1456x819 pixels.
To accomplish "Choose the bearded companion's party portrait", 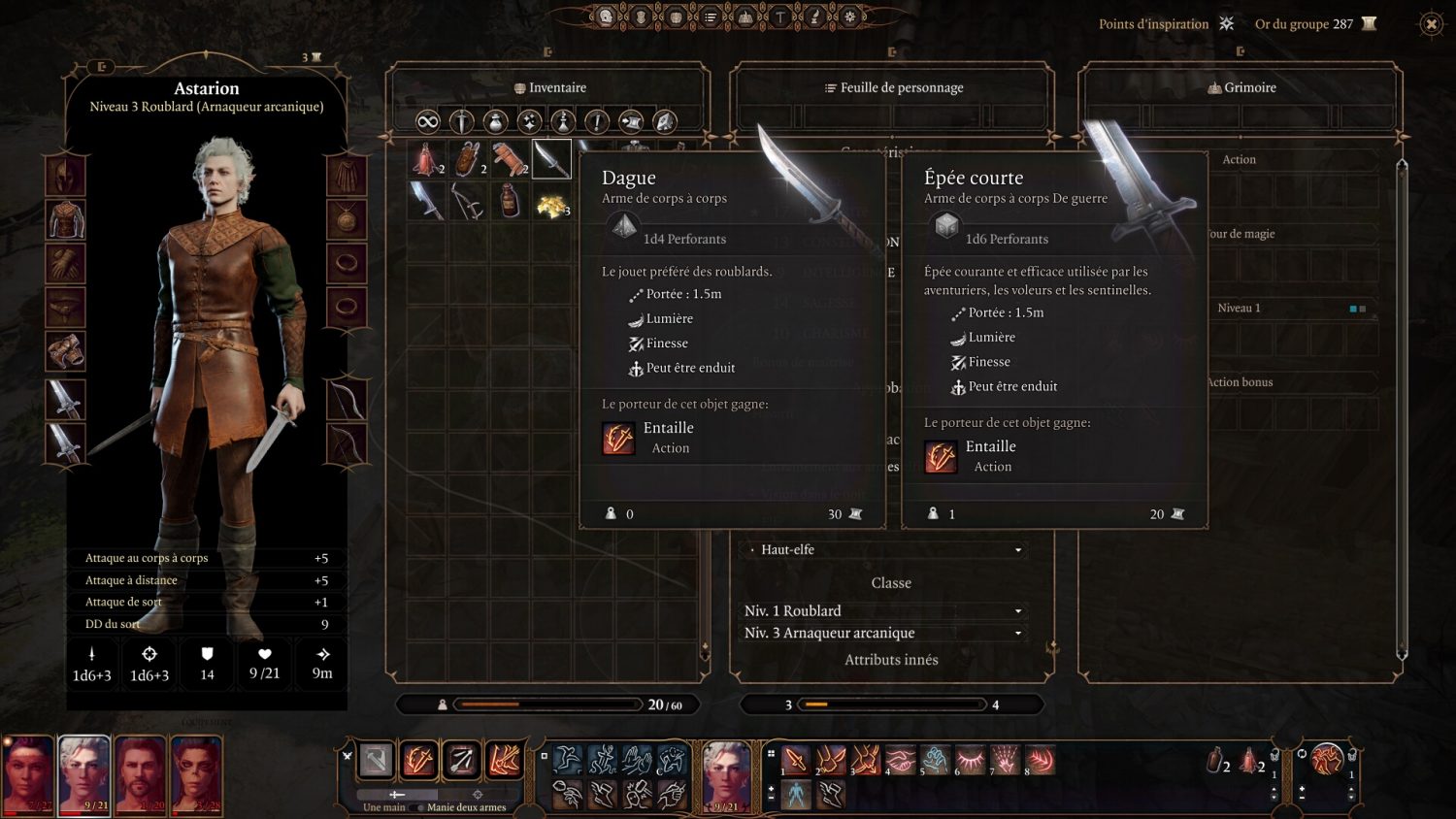I will [141, 774].
